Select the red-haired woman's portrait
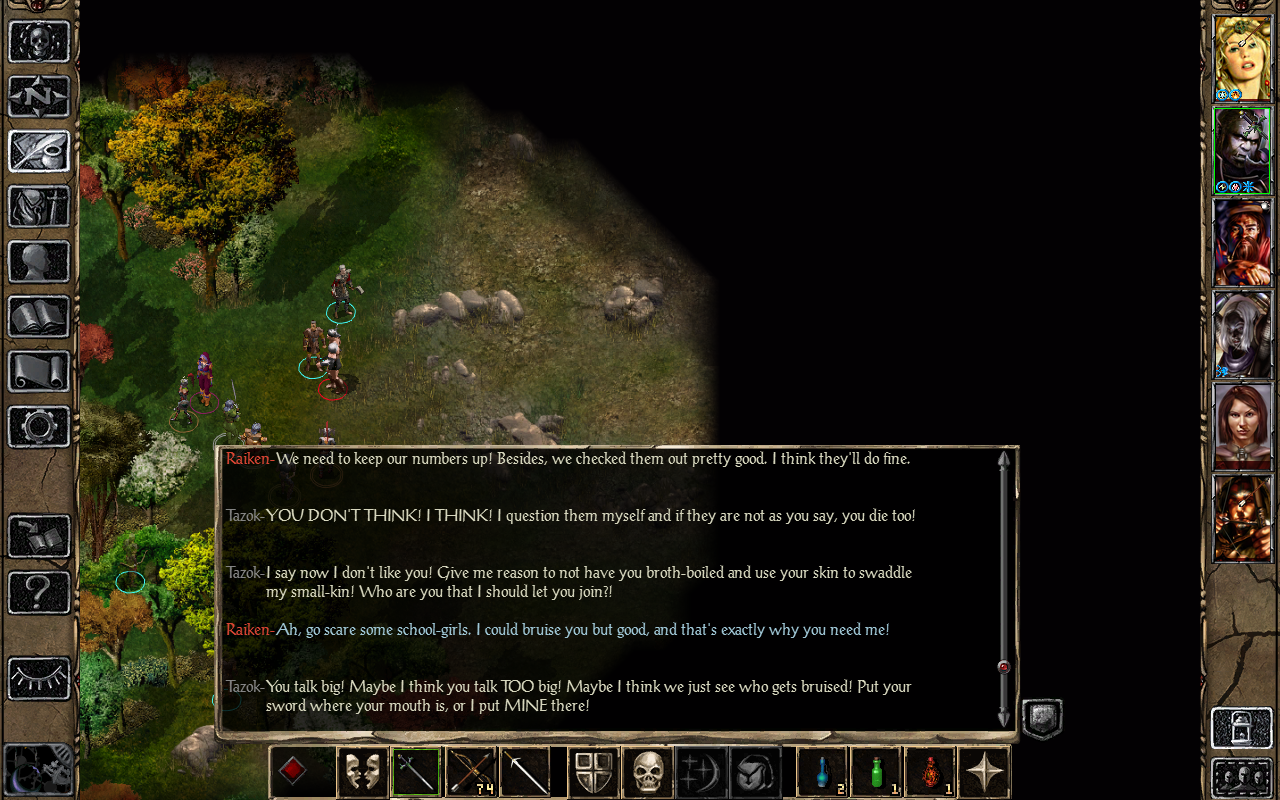The image size is (1280, 800). point(1242,426)
